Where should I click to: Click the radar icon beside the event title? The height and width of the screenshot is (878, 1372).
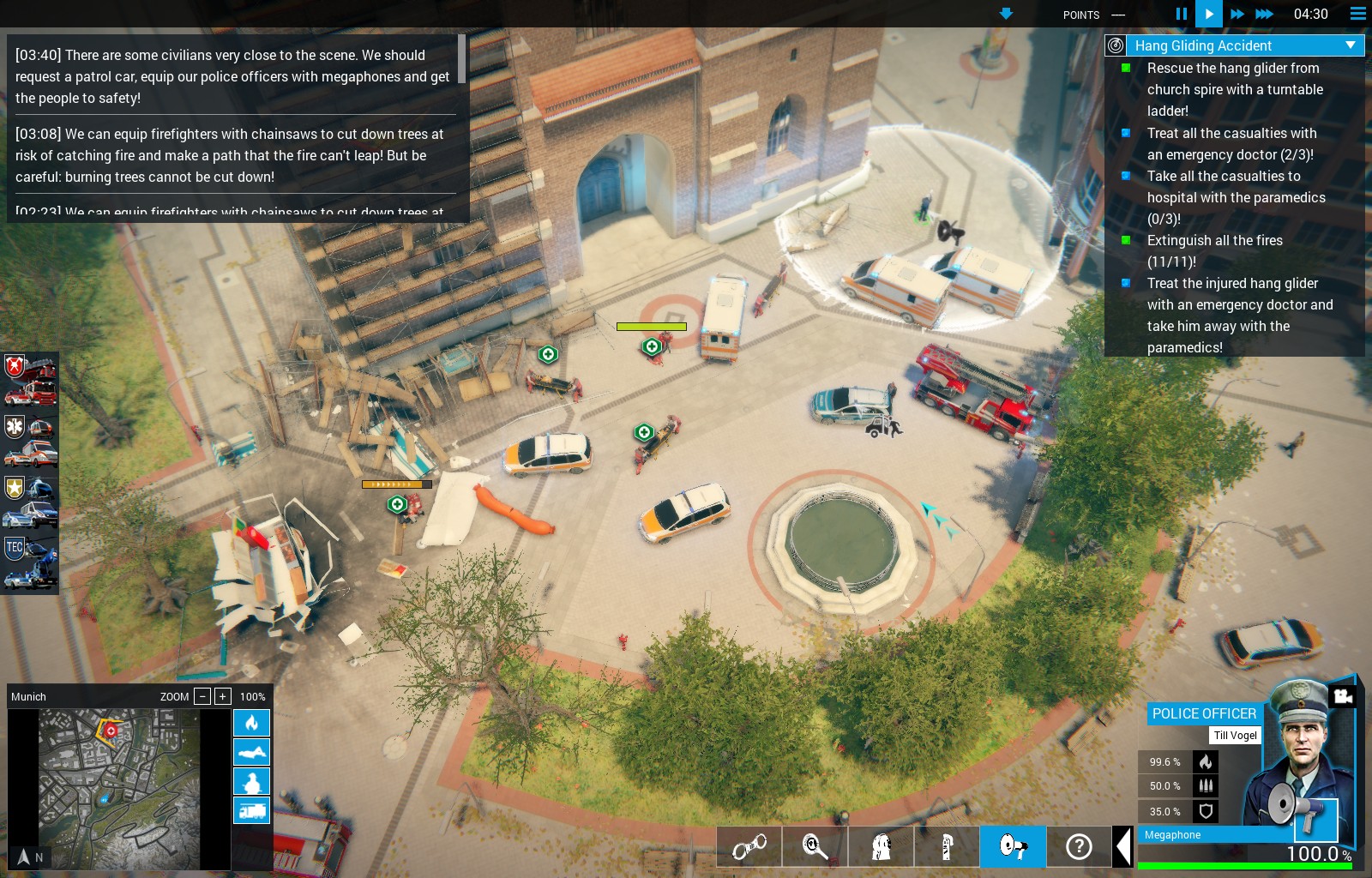click(1116, 45)
